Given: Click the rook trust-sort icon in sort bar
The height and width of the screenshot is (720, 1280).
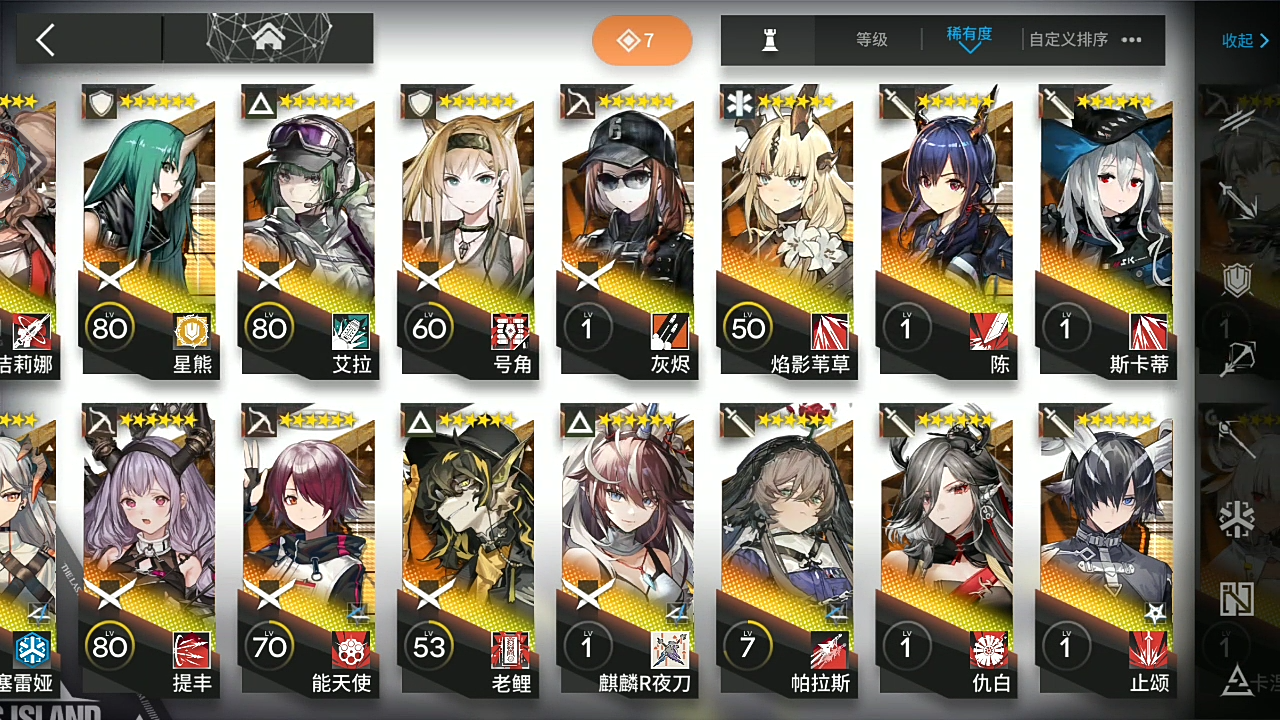Looking at the screenshot, I should (768, 40).
